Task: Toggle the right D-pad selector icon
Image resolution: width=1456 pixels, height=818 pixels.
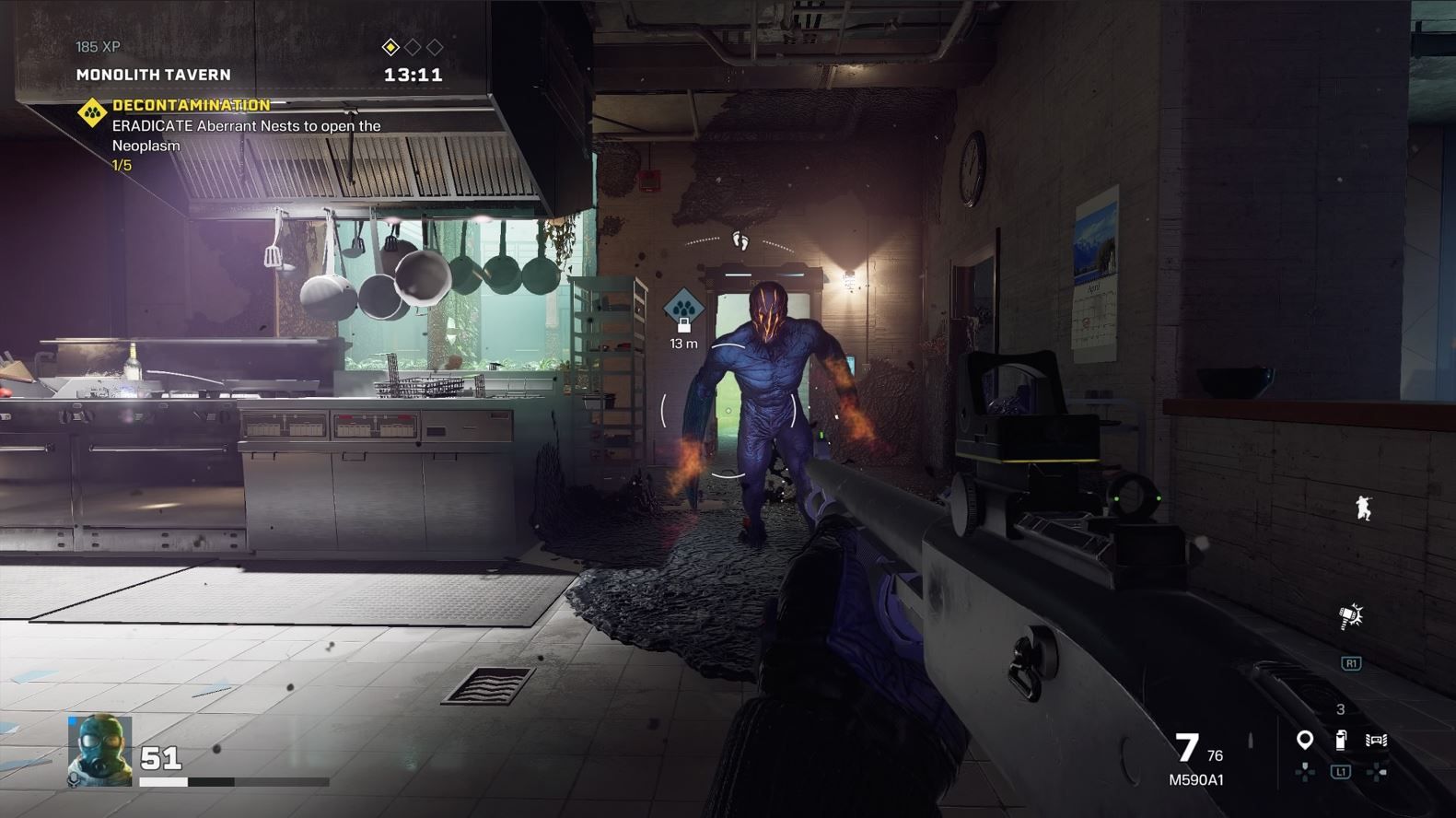Action: pyautogui.click(x=1376, y=772)
